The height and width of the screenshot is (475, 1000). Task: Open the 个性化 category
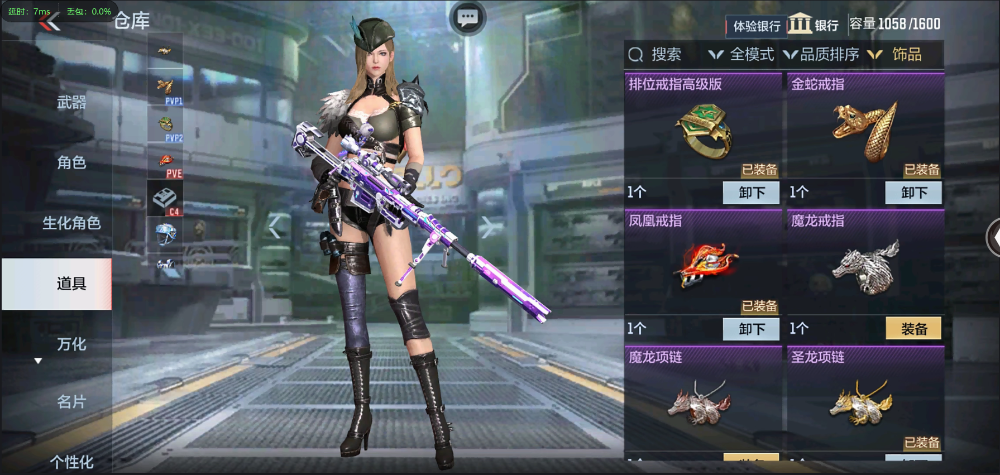click(71, 461)
